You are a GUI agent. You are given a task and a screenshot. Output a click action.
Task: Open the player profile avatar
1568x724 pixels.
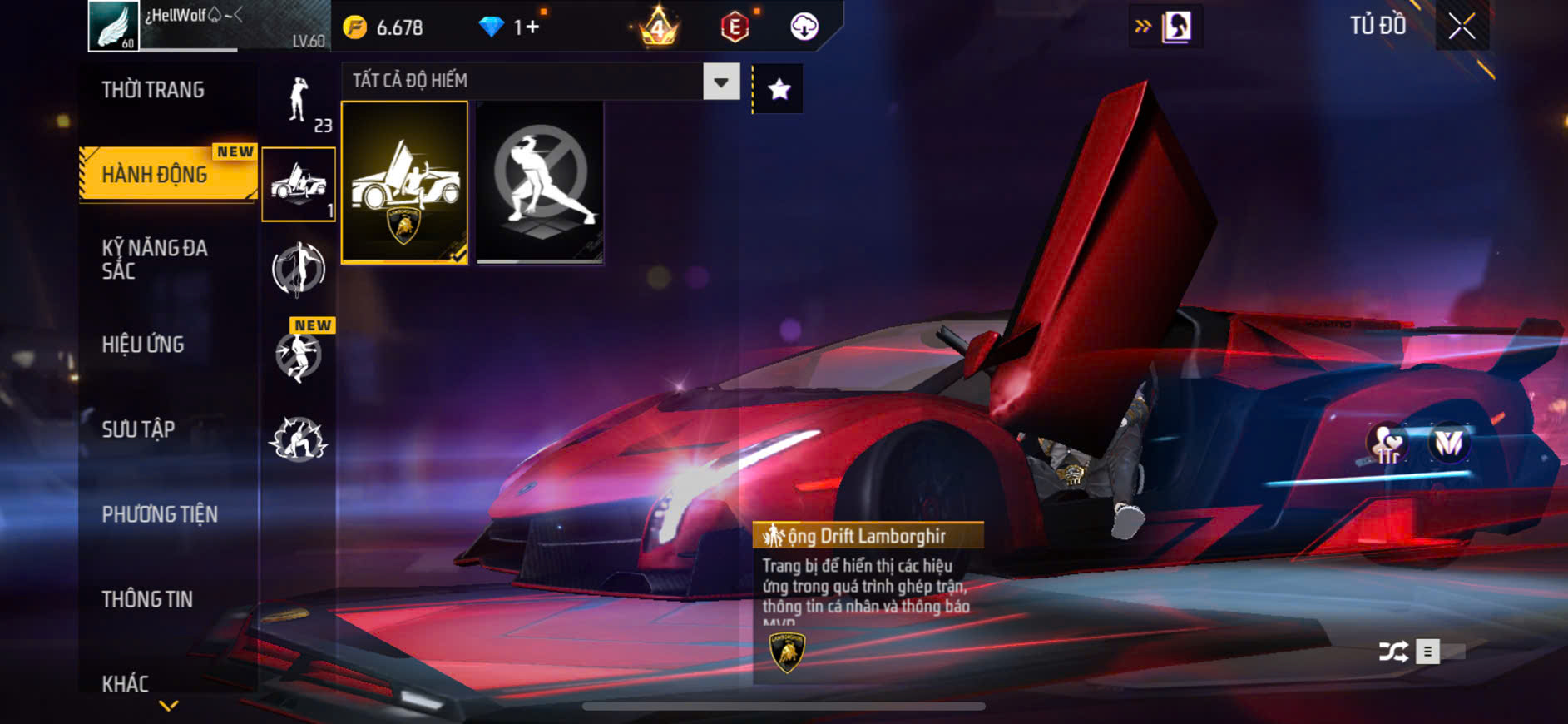pyautogui.click(x=114, y=26)
